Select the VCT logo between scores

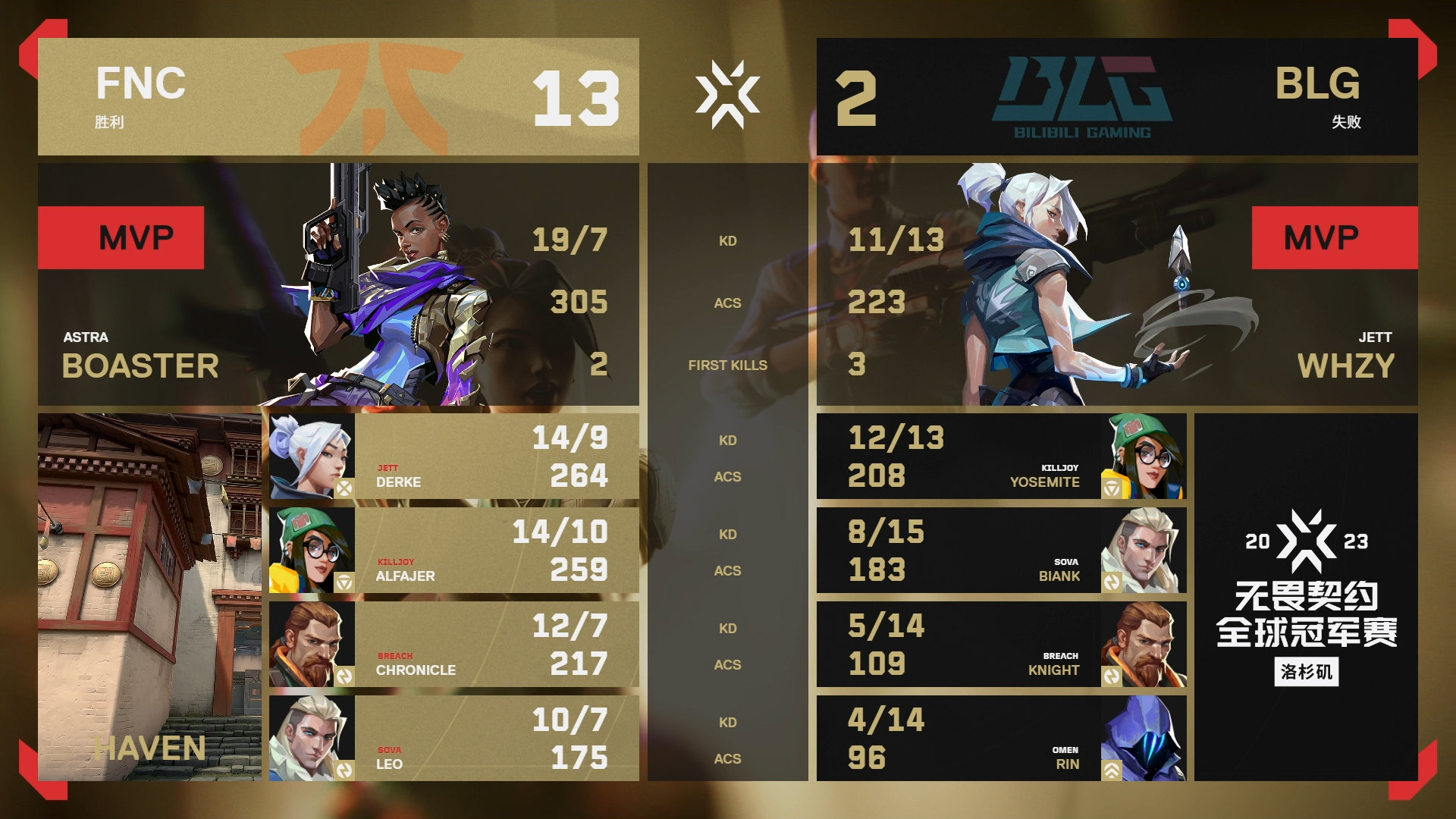point(730,93)
